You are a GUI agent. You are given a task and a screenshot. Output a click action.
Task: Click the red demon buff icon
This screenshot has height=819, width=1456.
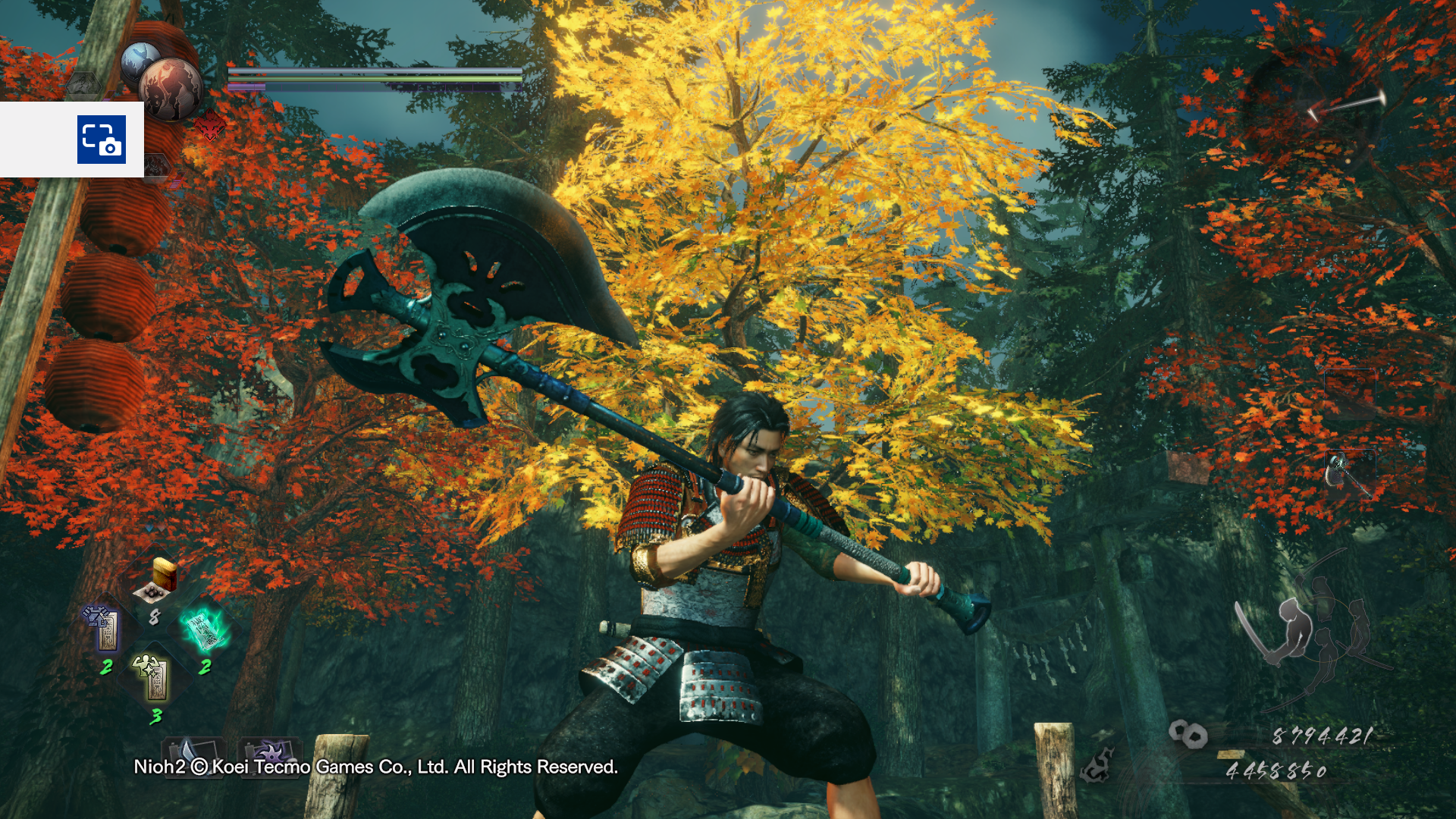coord(210,126)
